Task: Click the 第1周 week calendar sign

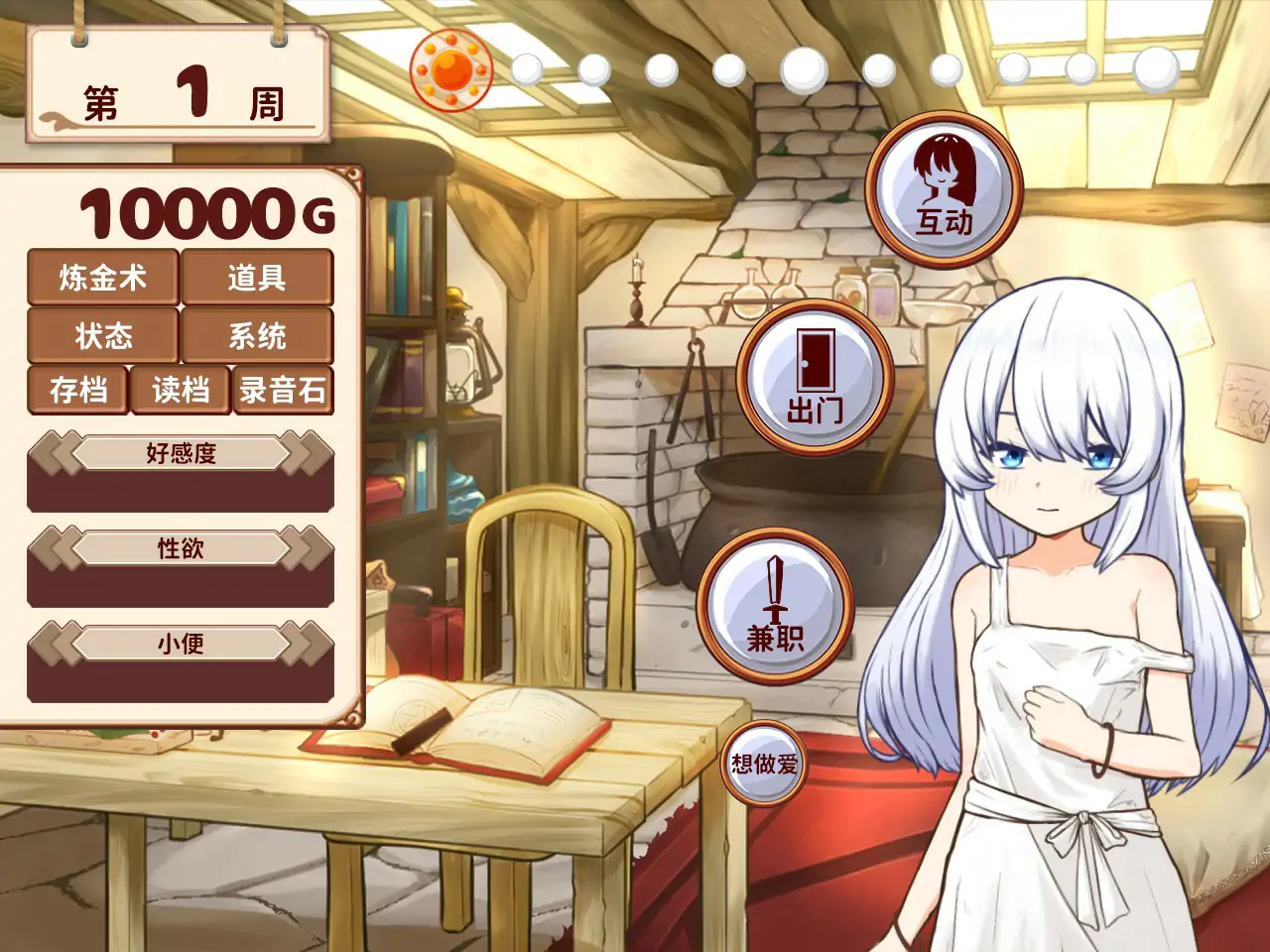Action: 179,84
